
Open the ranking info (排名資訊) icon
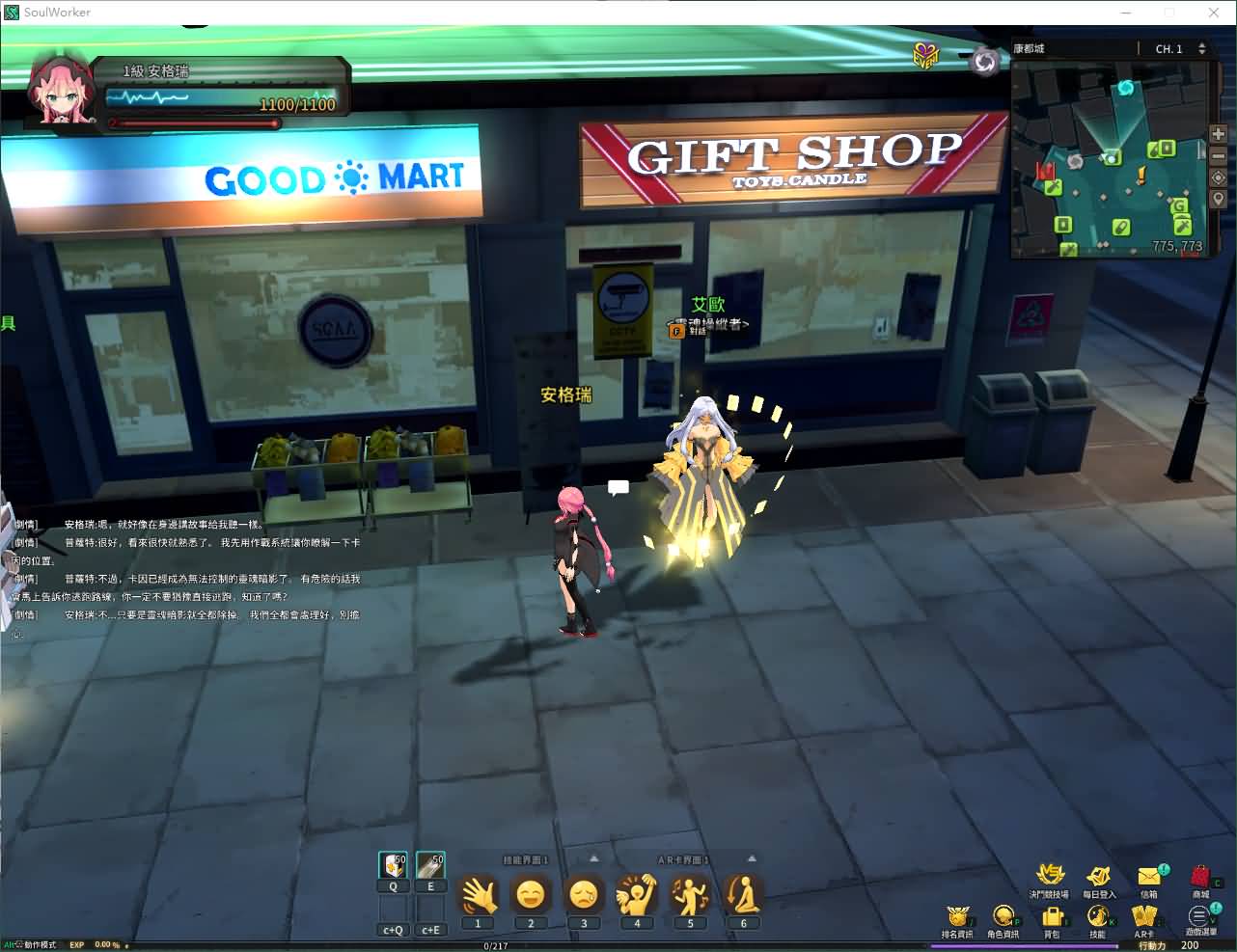(957, 915)
